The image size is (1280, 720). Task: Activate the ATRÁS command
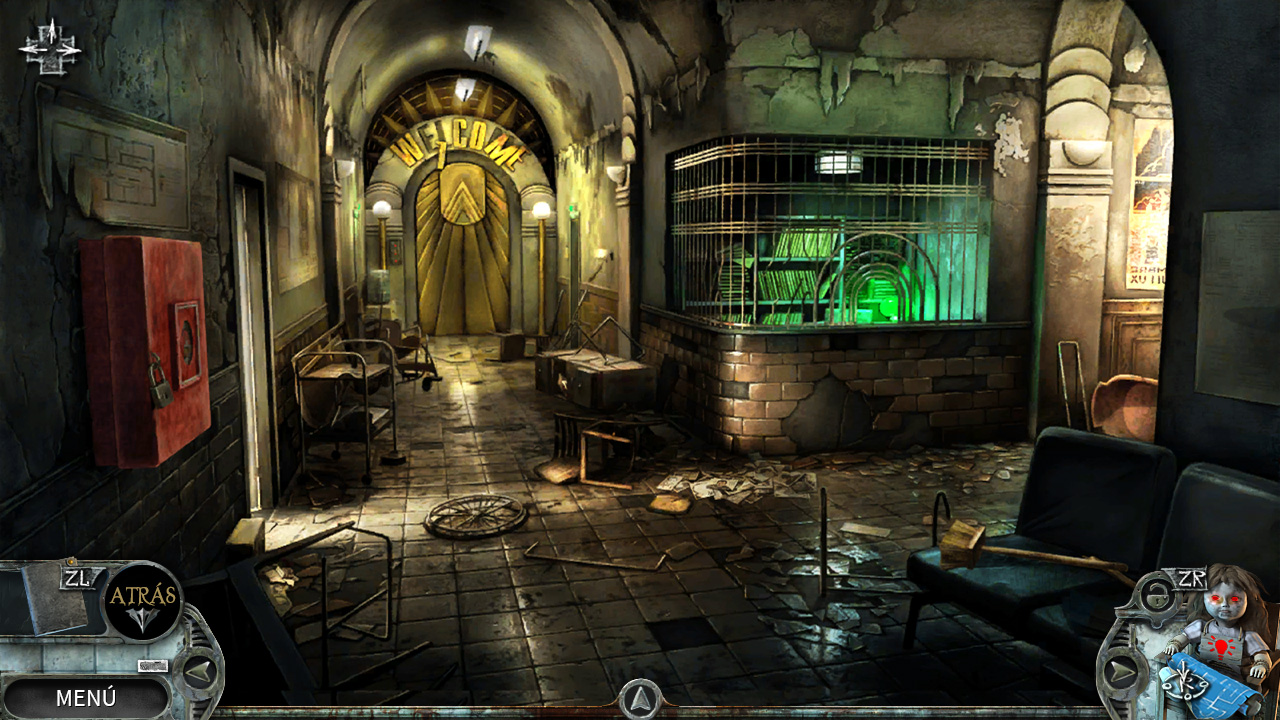(145, 596)
